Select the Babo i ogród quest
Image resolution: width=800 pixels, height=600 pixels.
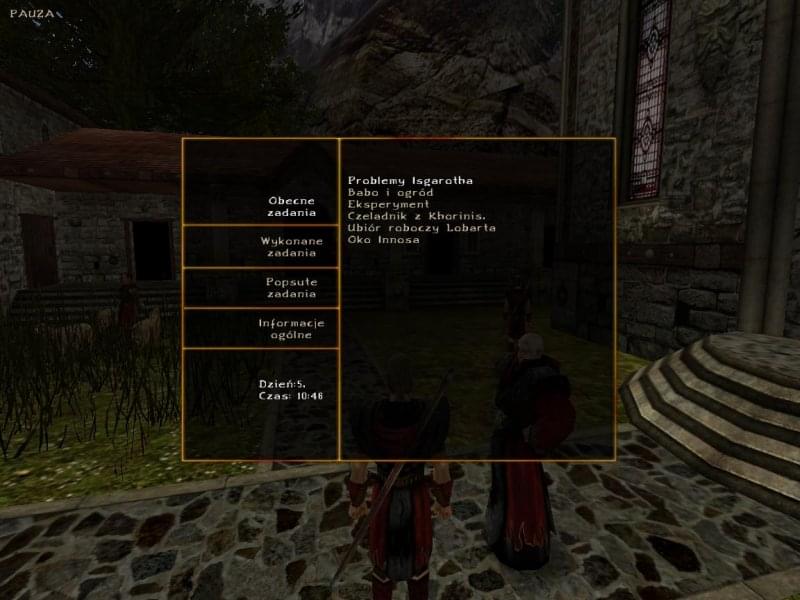pyautogui.click(x=390, y=192)
